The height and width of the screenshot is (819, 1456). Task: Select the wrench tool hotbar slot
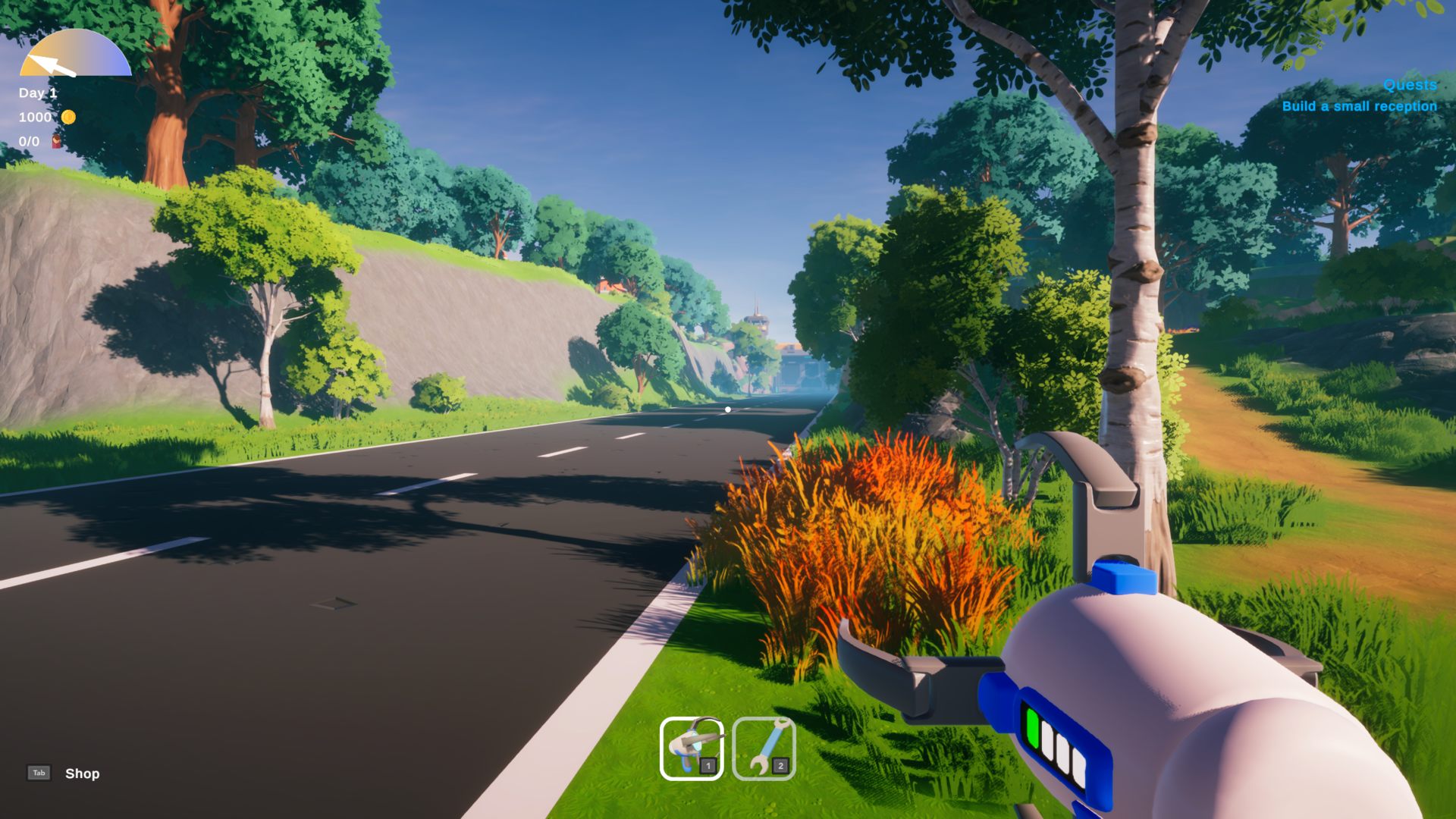point(764,748)
